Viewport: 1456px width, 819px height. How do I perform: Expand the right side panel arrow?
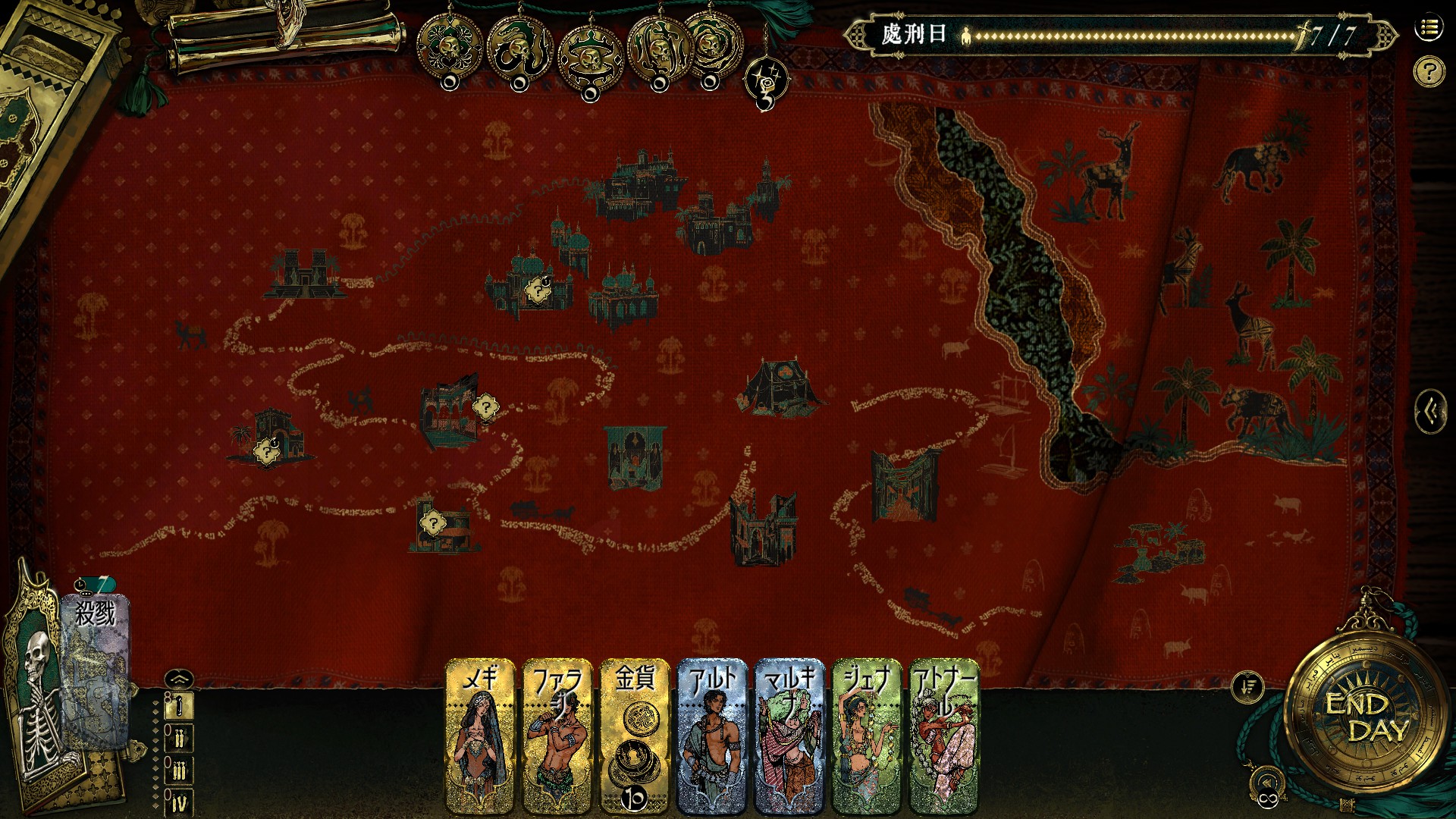(x=1430, y=412)
